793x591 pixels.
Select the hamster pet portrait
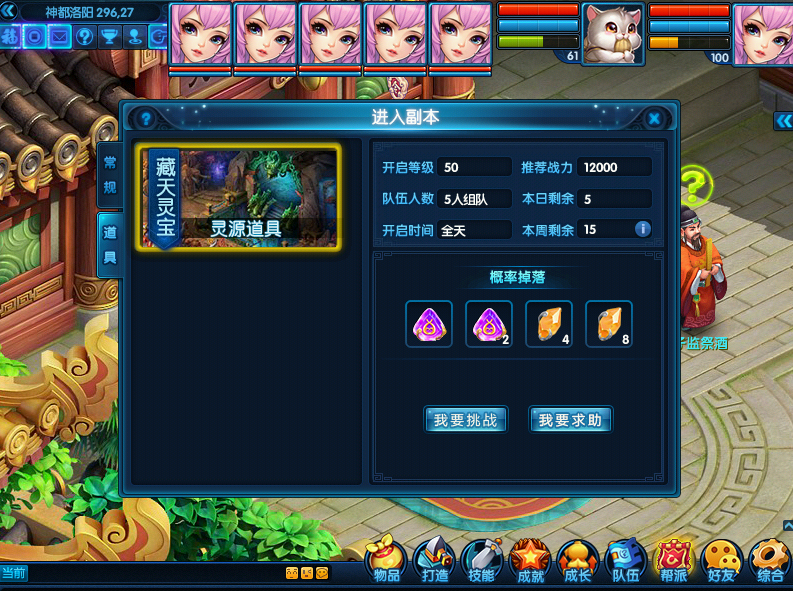pos(612,34)
